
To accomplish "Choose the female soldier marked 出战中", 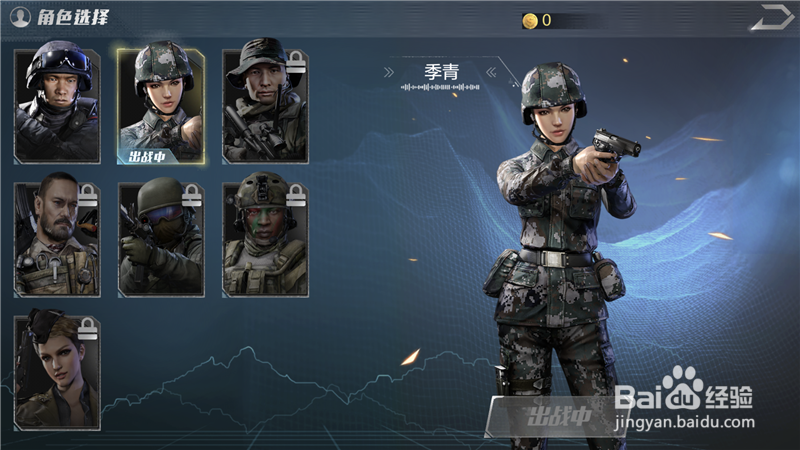I will [161, 103].
